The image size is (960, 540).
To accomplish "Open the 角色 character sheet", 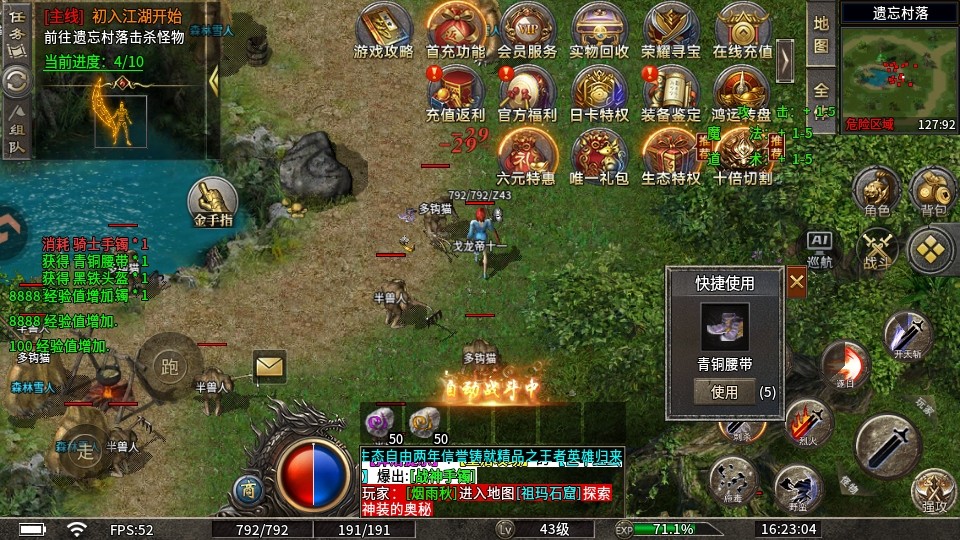I will (877, 191).
